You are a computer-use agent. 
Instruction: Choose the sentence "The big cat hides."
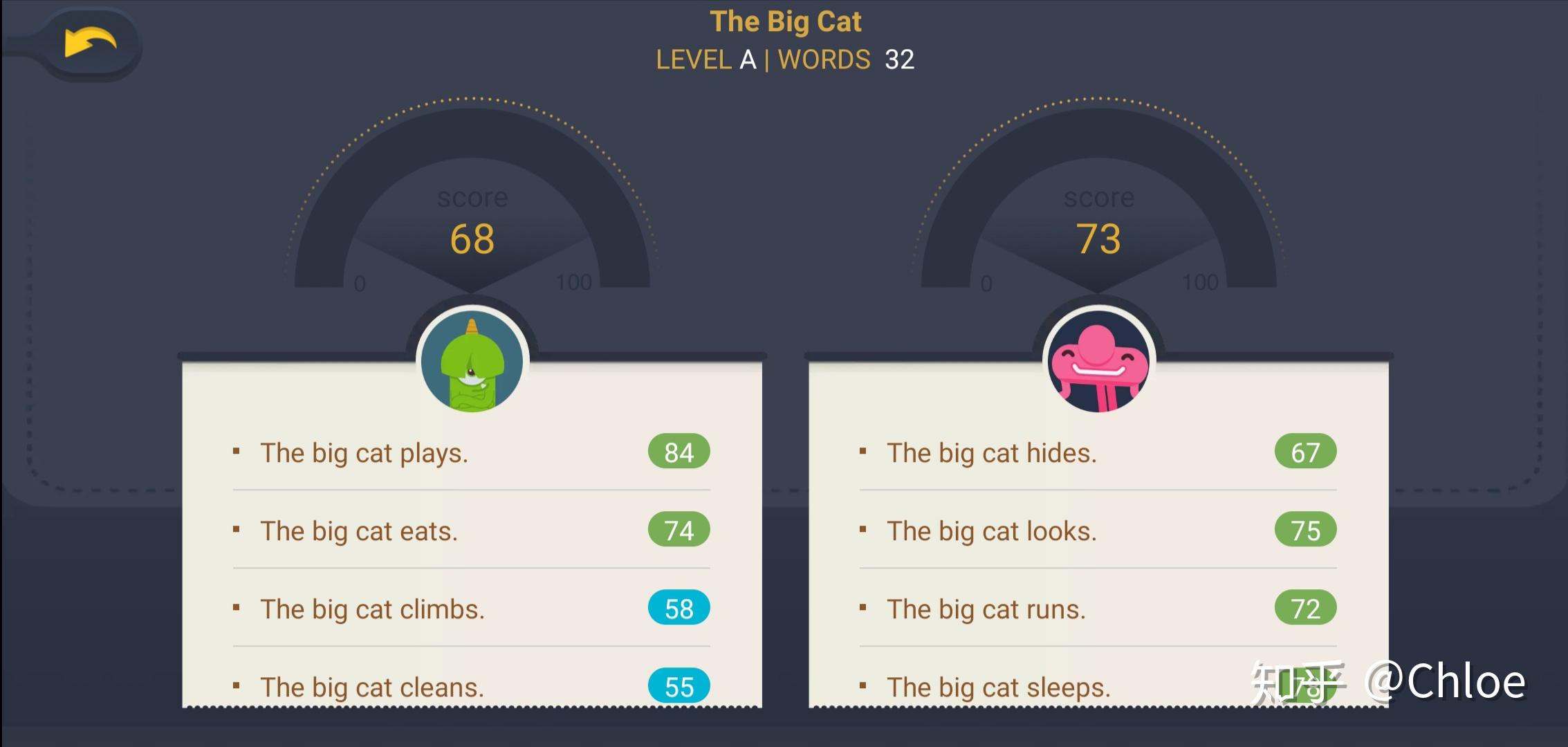coord(991,453)
